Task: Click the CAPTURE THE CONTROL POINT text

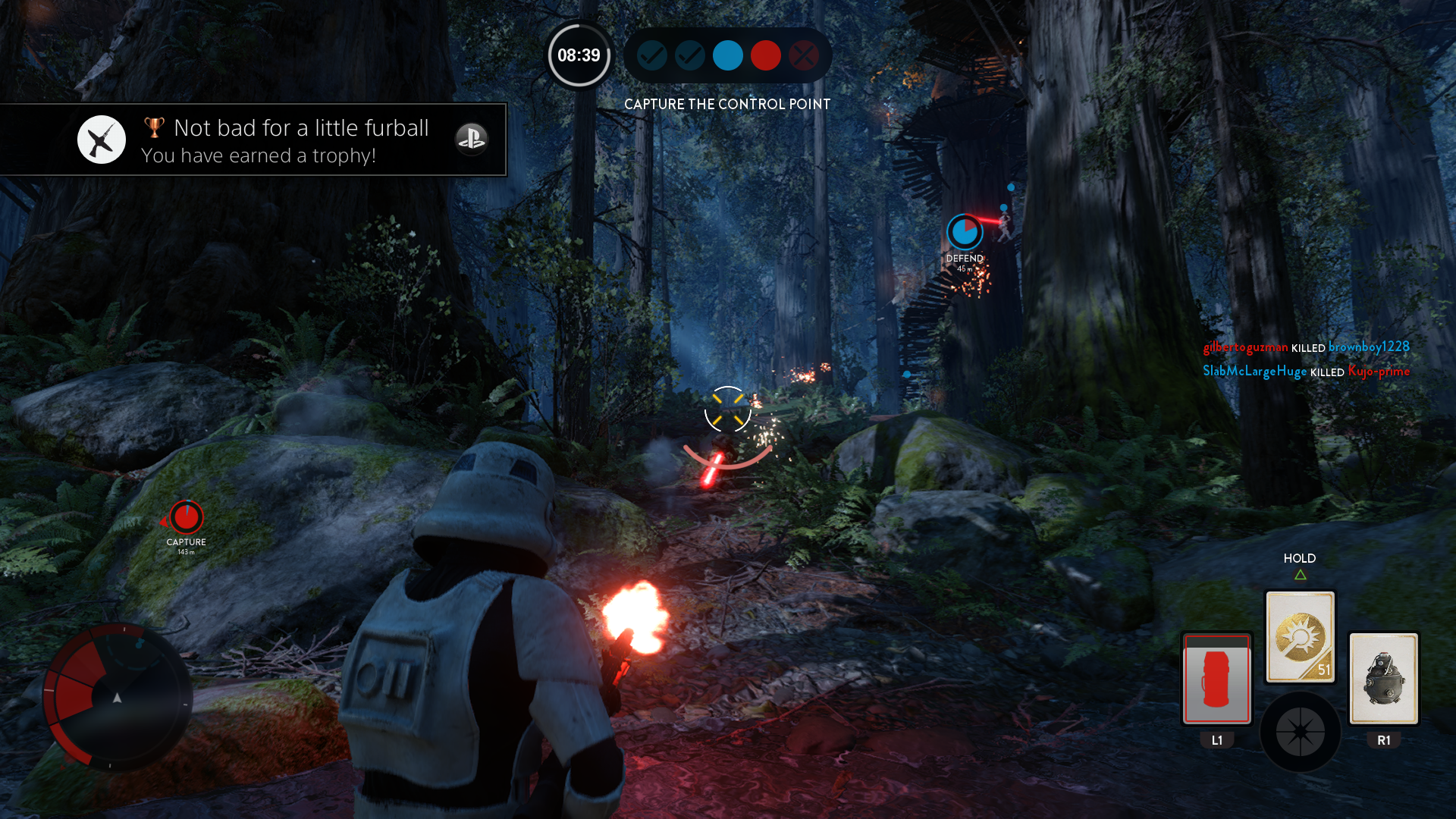Action: coord(727,104)
